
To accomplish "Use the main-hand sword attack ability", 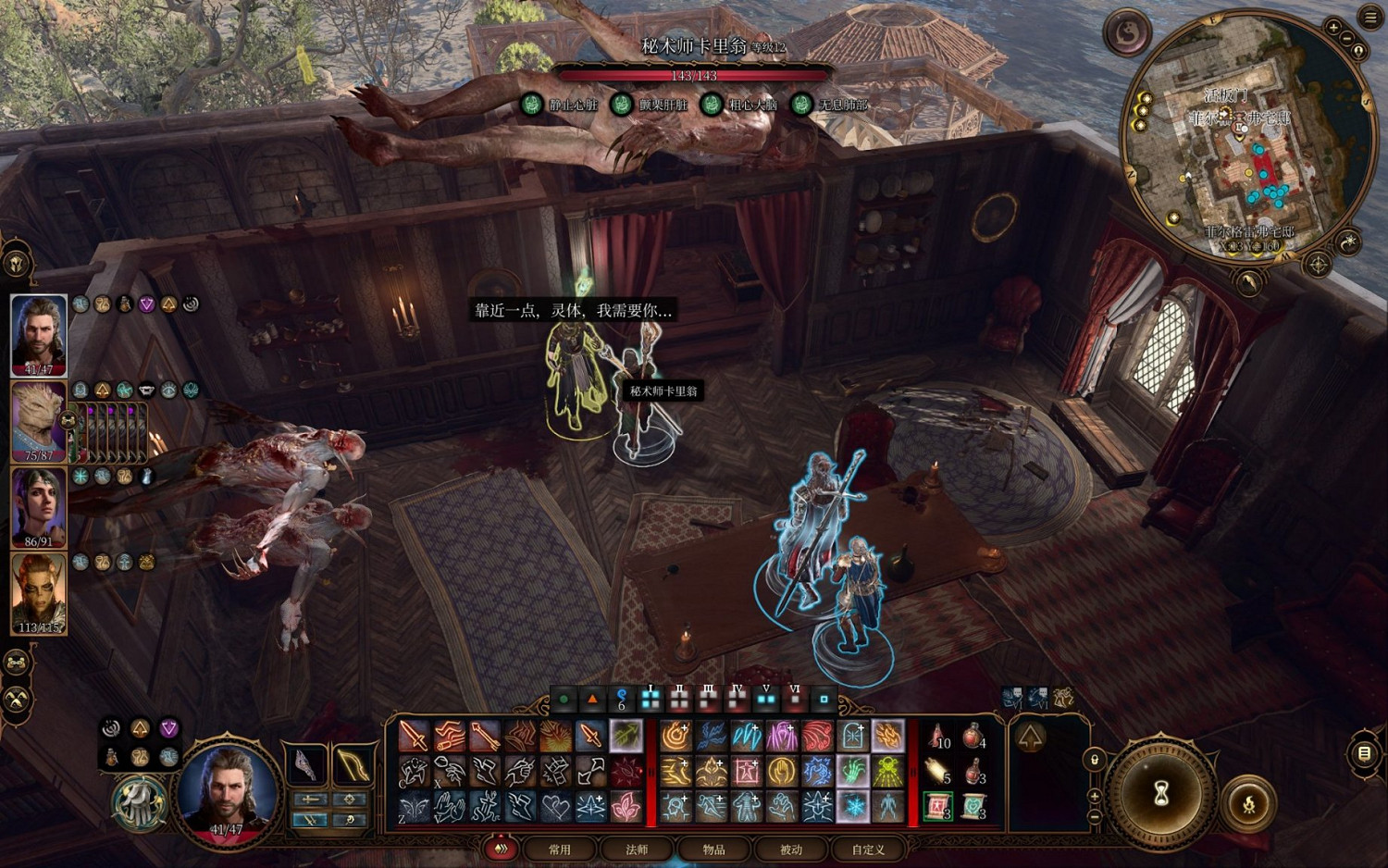I will [x=414, y=736].
